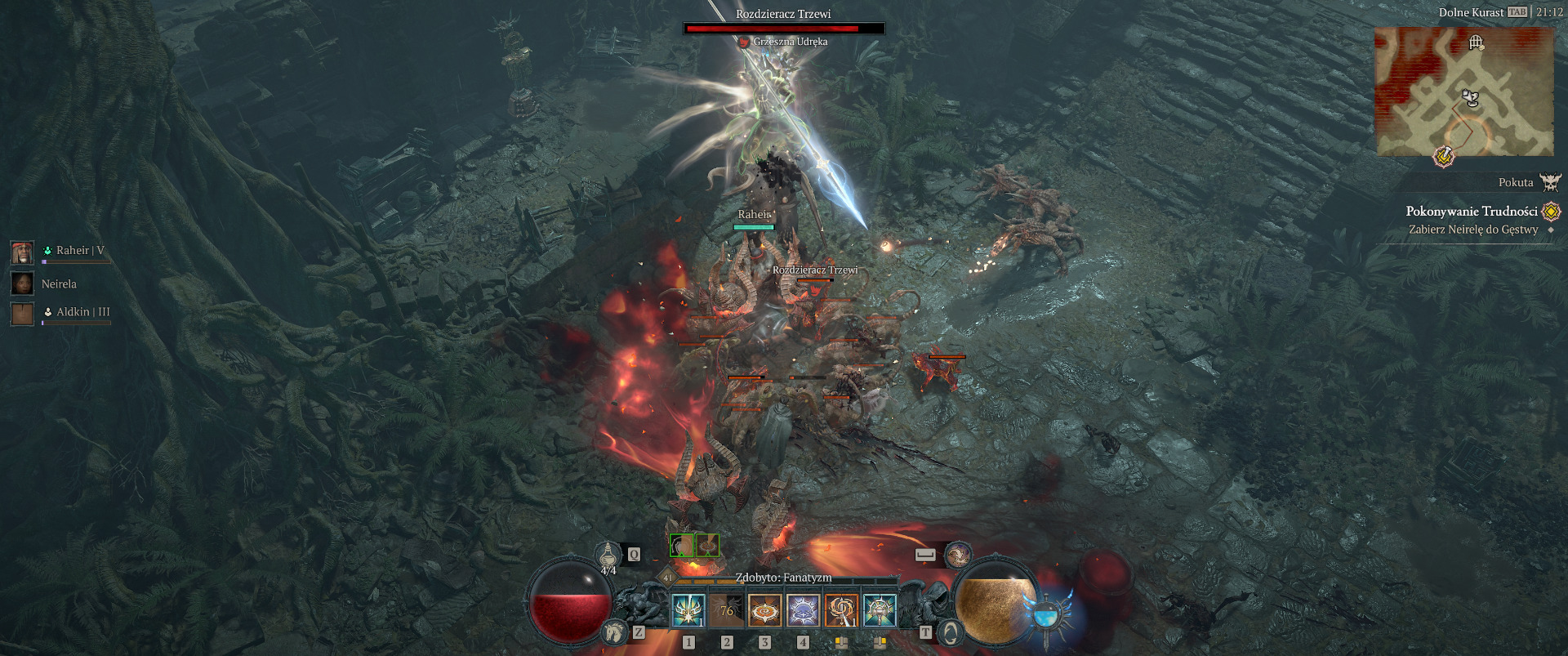Click the yellow quest marker below the minimap
The width and height of the screenshot is (1568, 656).
[x=1444, y=155]
